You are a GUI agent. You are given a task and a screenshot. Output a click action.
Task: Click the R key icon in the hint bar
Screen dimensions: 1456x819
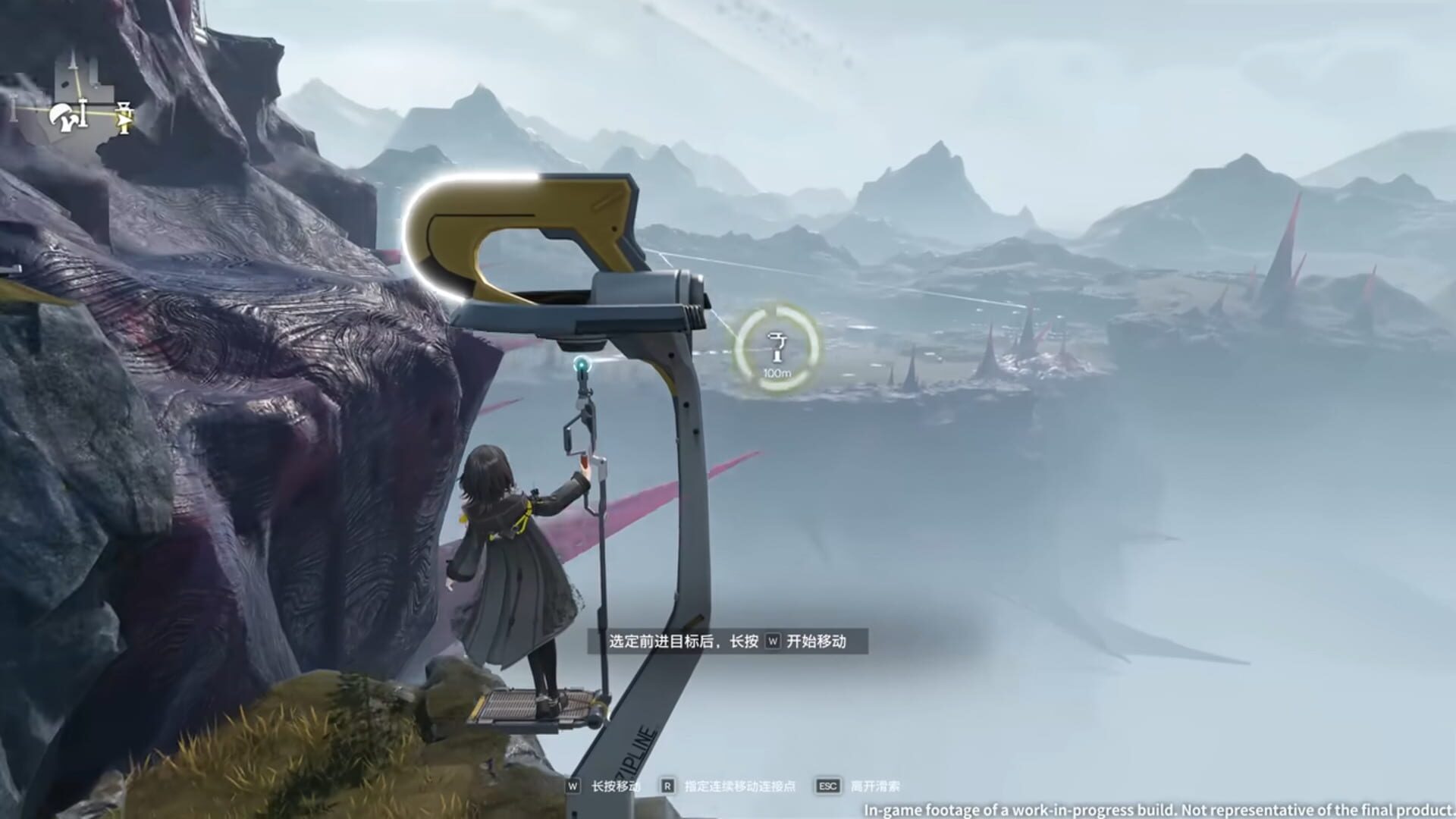point(667,786)
